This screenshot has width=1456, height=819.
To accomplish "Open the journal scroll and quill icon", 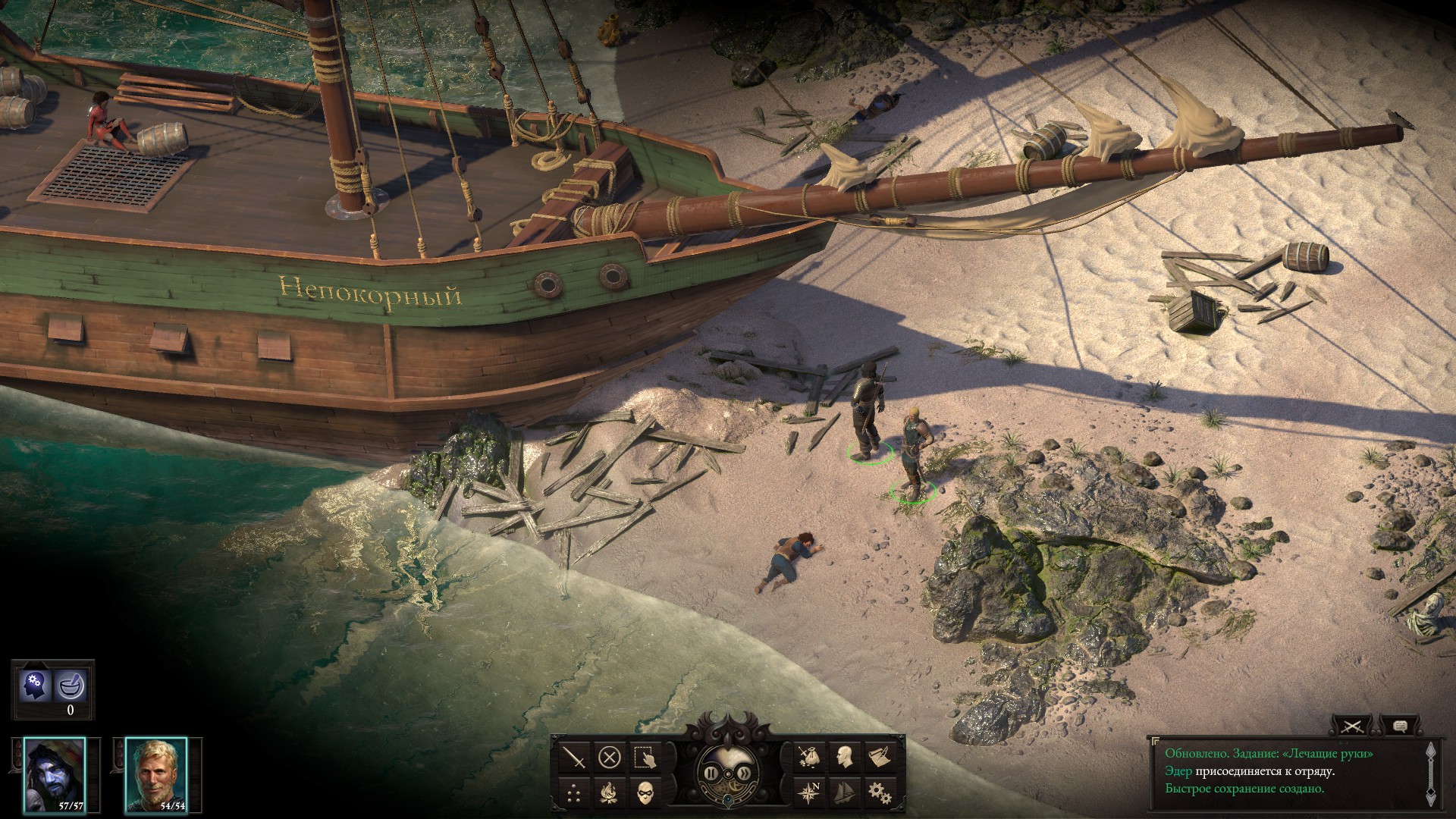I will (x=879, y=757).
